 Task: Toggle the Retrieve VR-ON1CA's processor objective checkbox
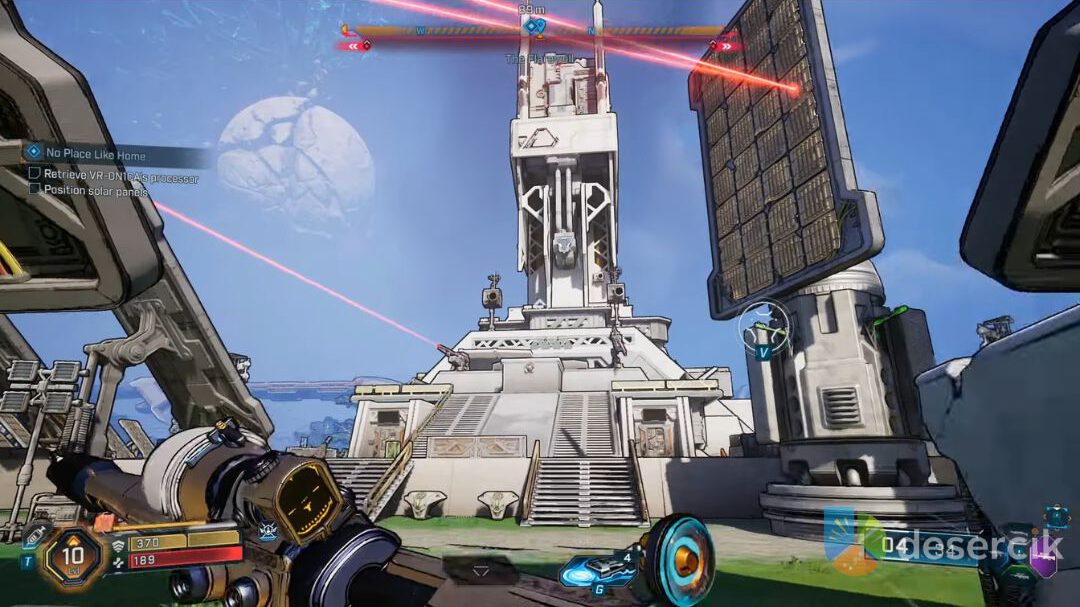(x=34, y=174)
